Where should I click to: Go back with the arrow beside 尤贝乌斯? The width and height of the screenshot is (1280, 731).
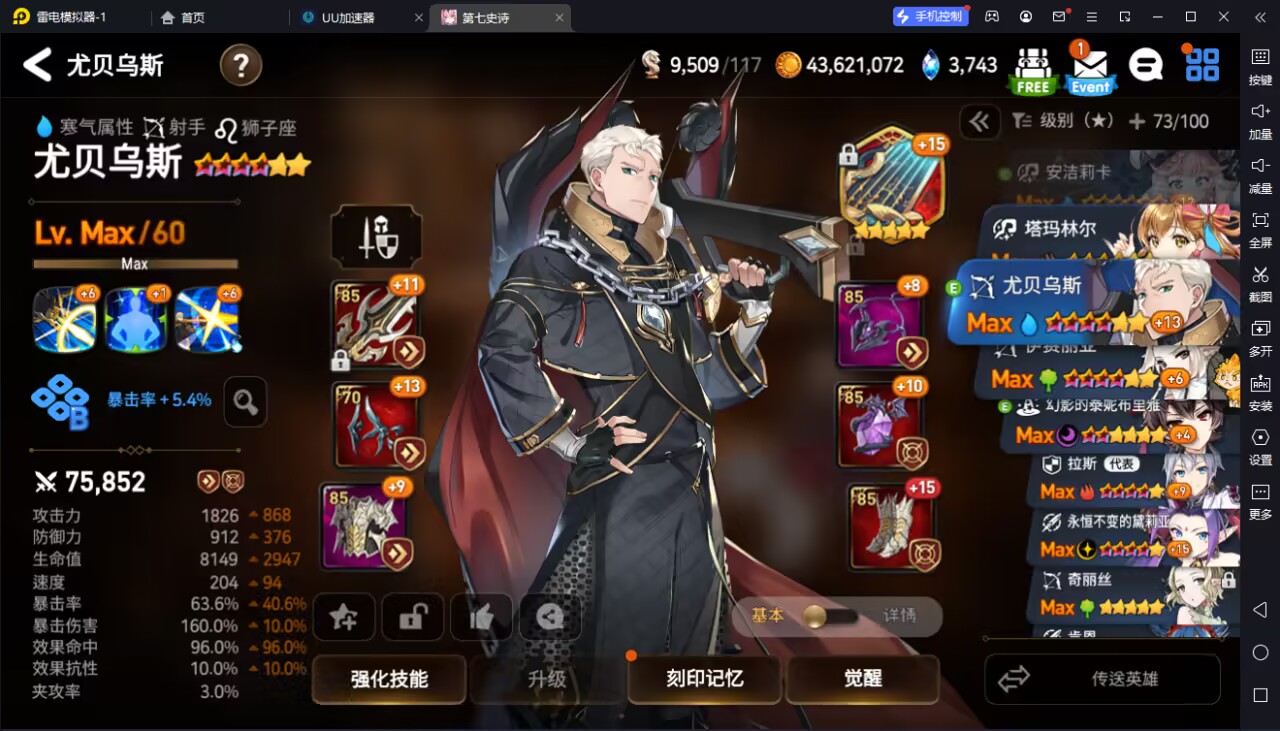coord(38,65)
